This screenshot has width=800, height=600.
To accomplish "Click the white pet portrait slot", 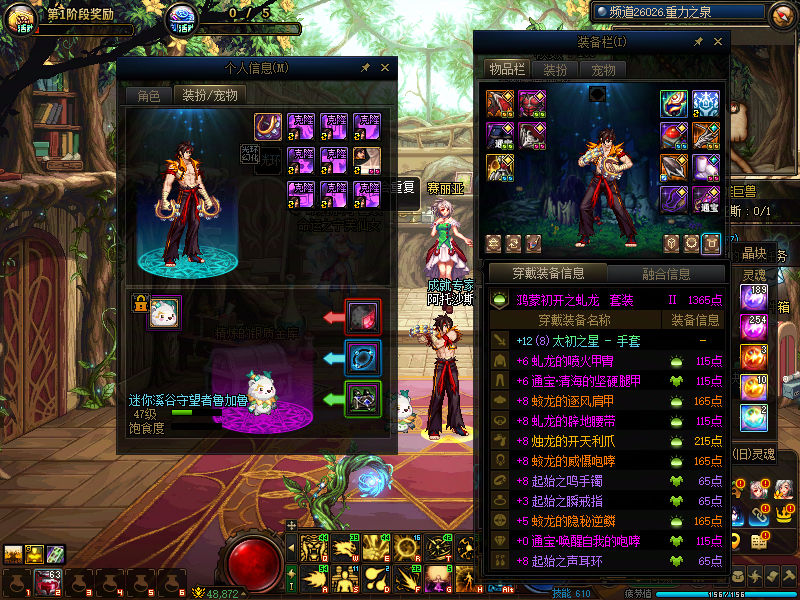I will point(164,314).
